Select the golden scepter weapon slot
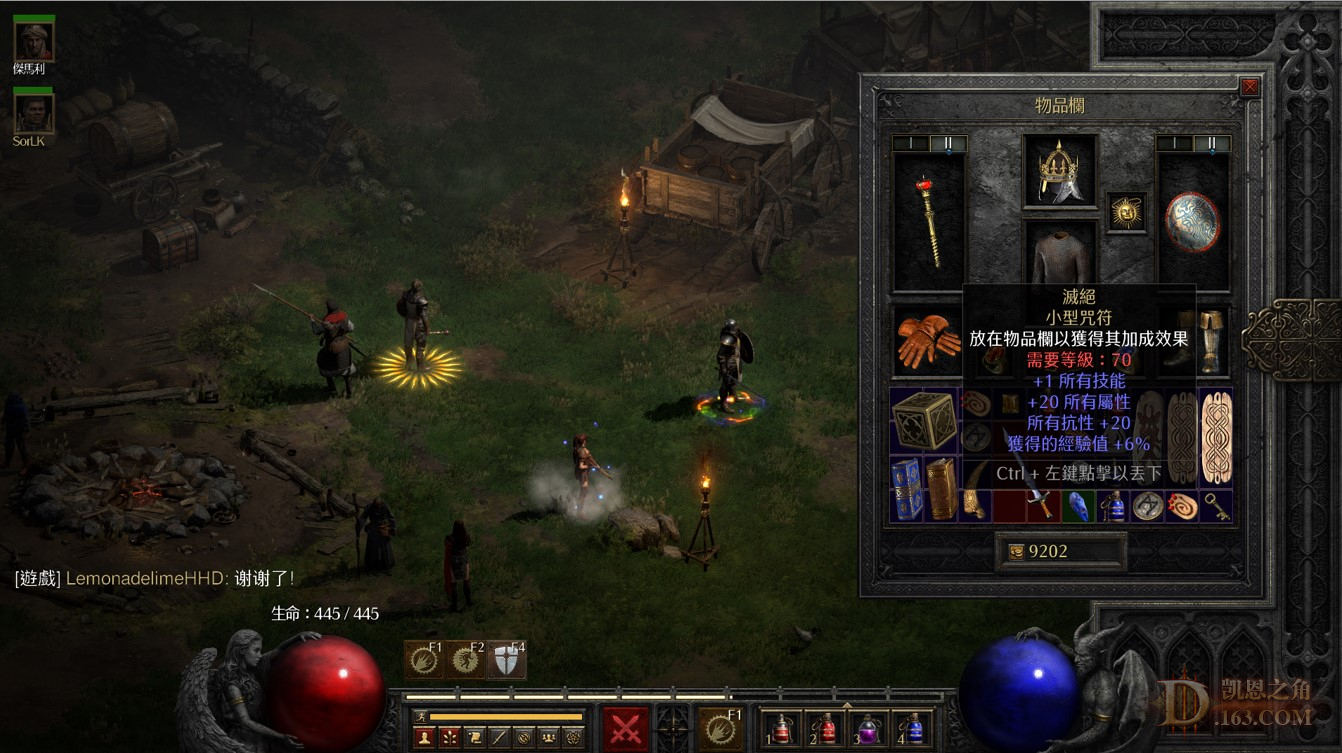This screenshot has width=1342, height=753. [929, 222]
